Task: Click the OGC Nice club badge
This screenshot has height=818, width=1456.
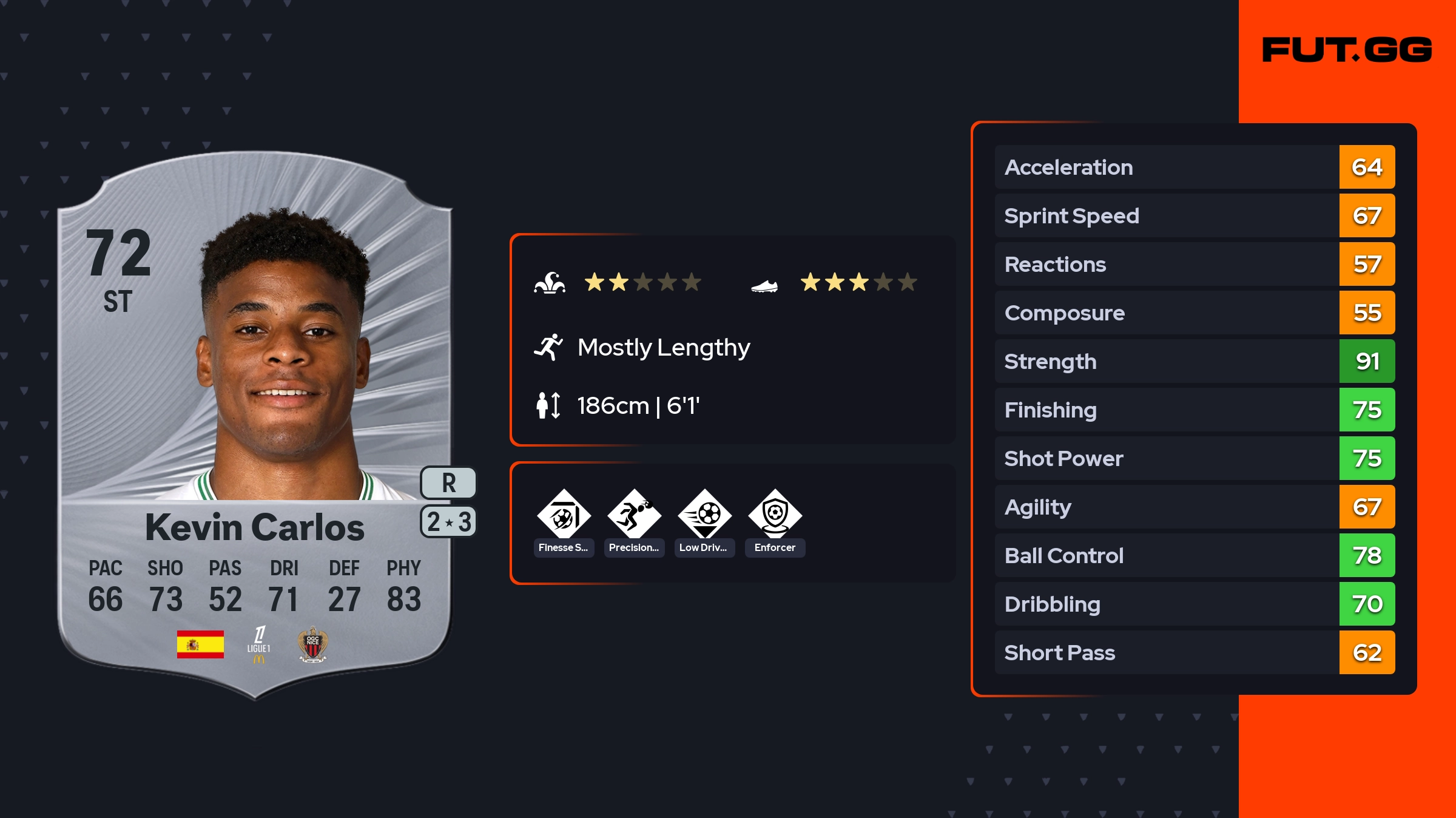Action: 312,644
